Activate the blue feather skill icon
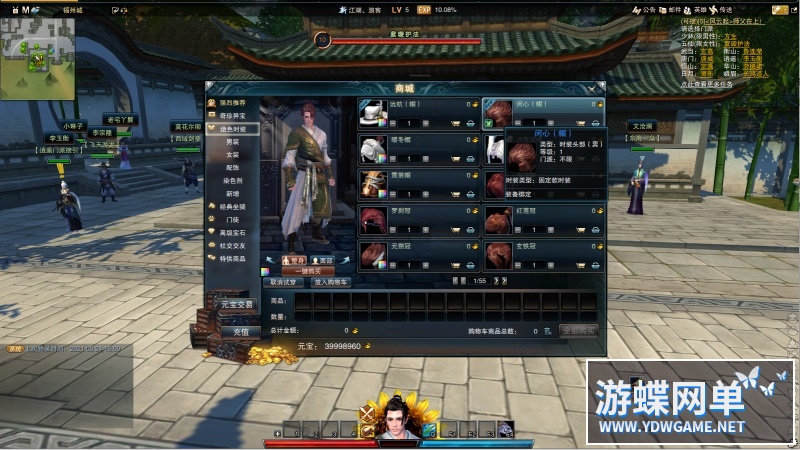 click(x=429, y=430)
